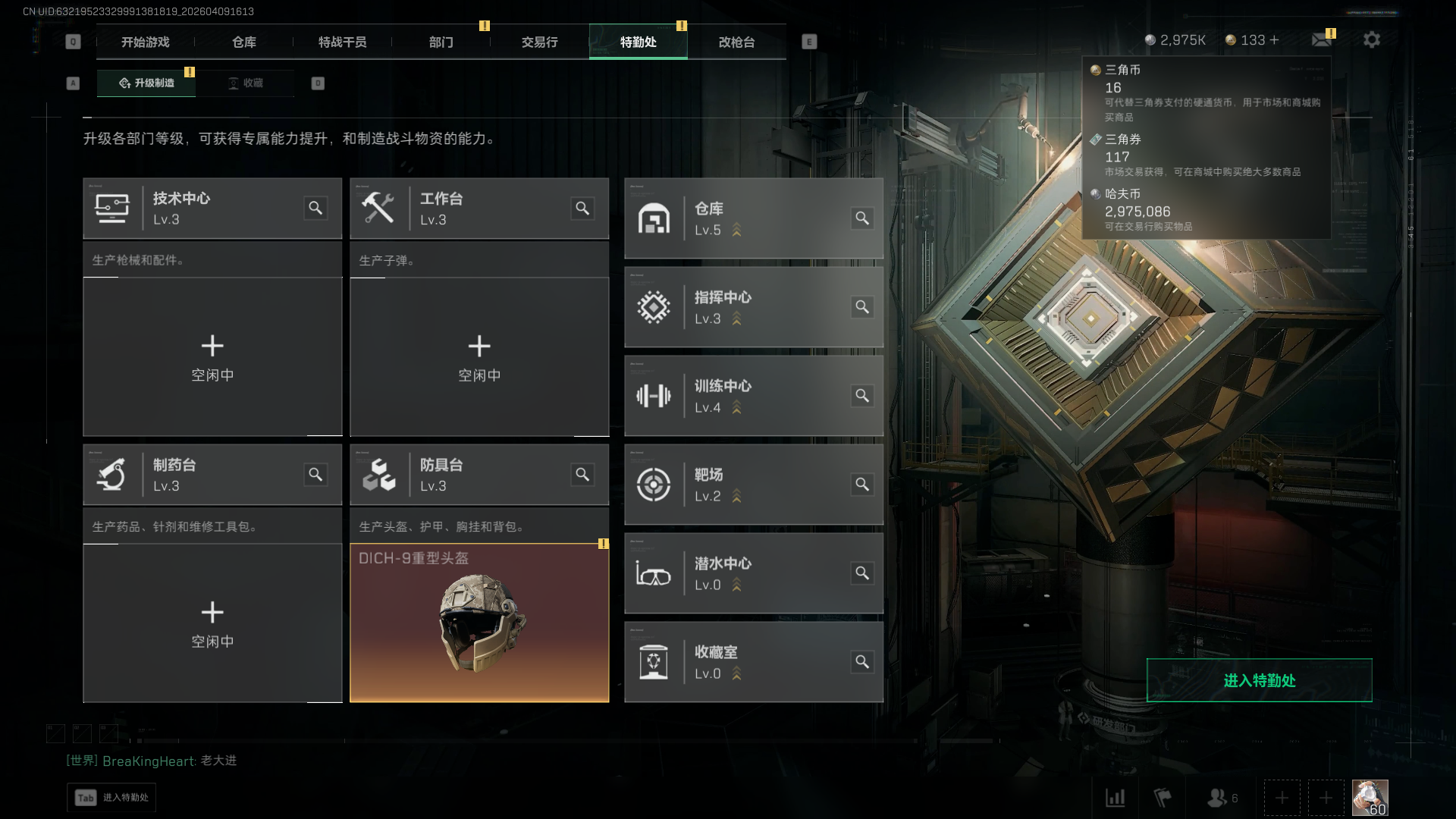Select the DICH-9重型头盔 production slot
Viewport: 1456px width, 819px height.
point(479,623)
